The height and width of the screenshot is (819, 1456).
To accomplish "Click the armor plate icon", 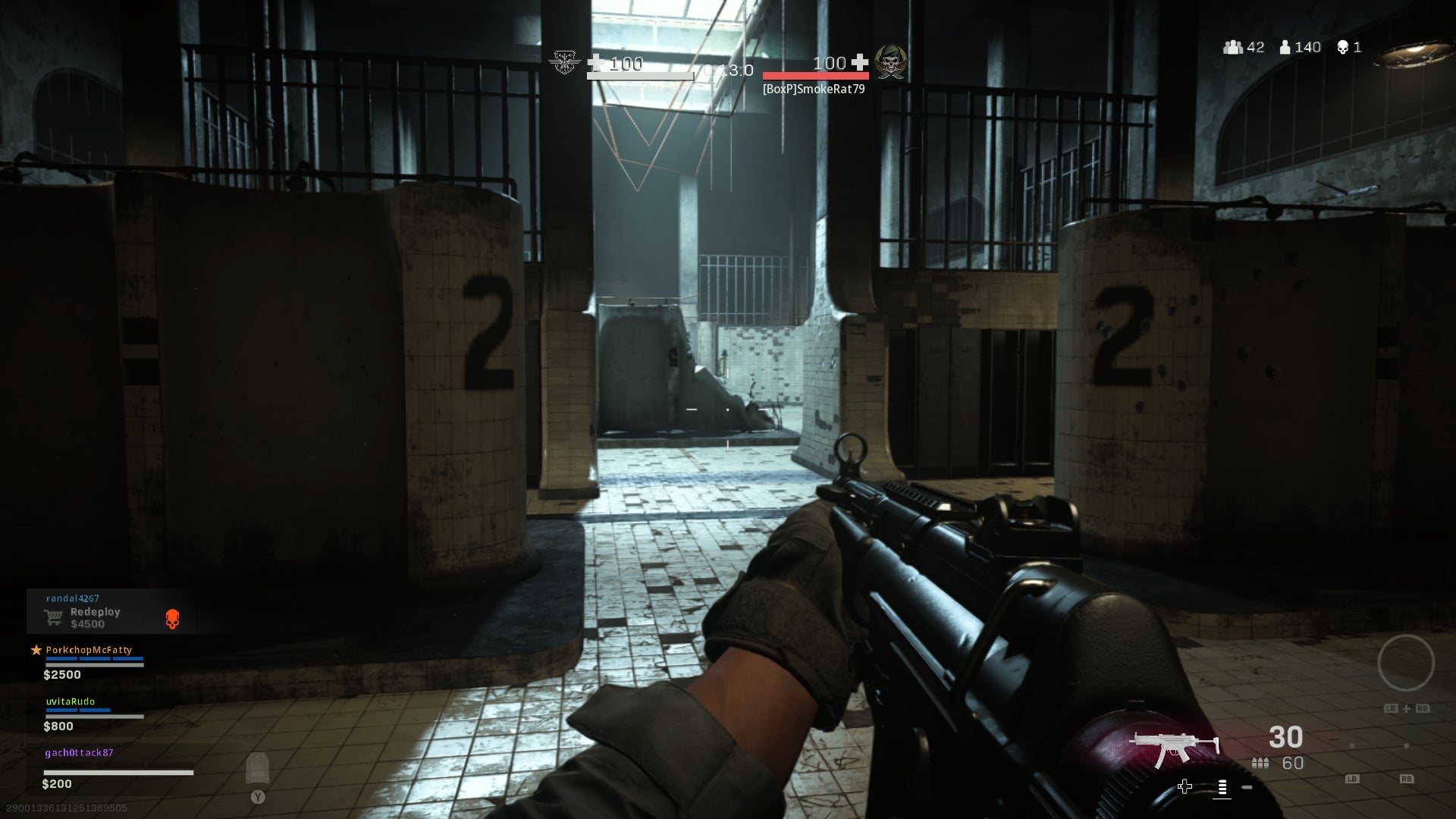I will coord(258,768).
